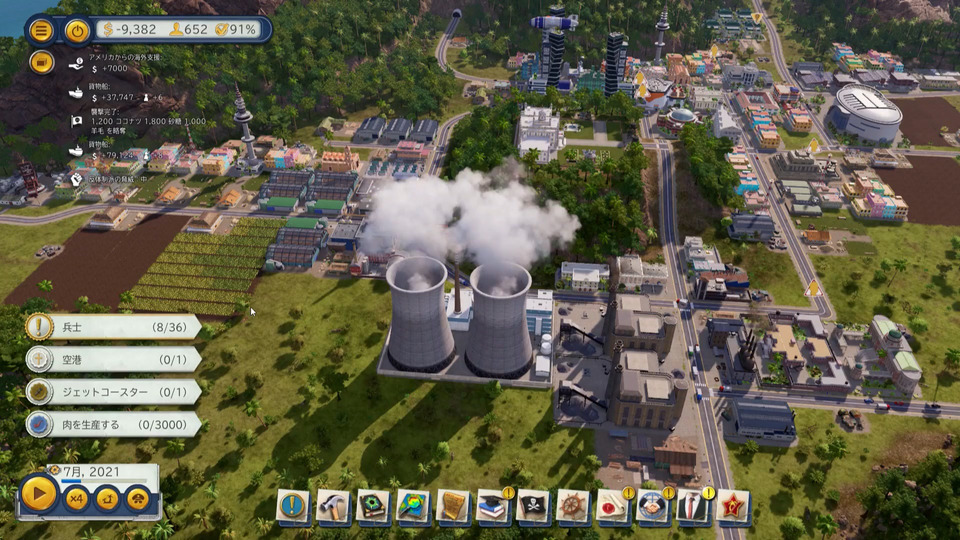The height and width of the screenshot is (540, 960).
Task: Open the 肉を生産する objective
Action: tap(112, 425)
